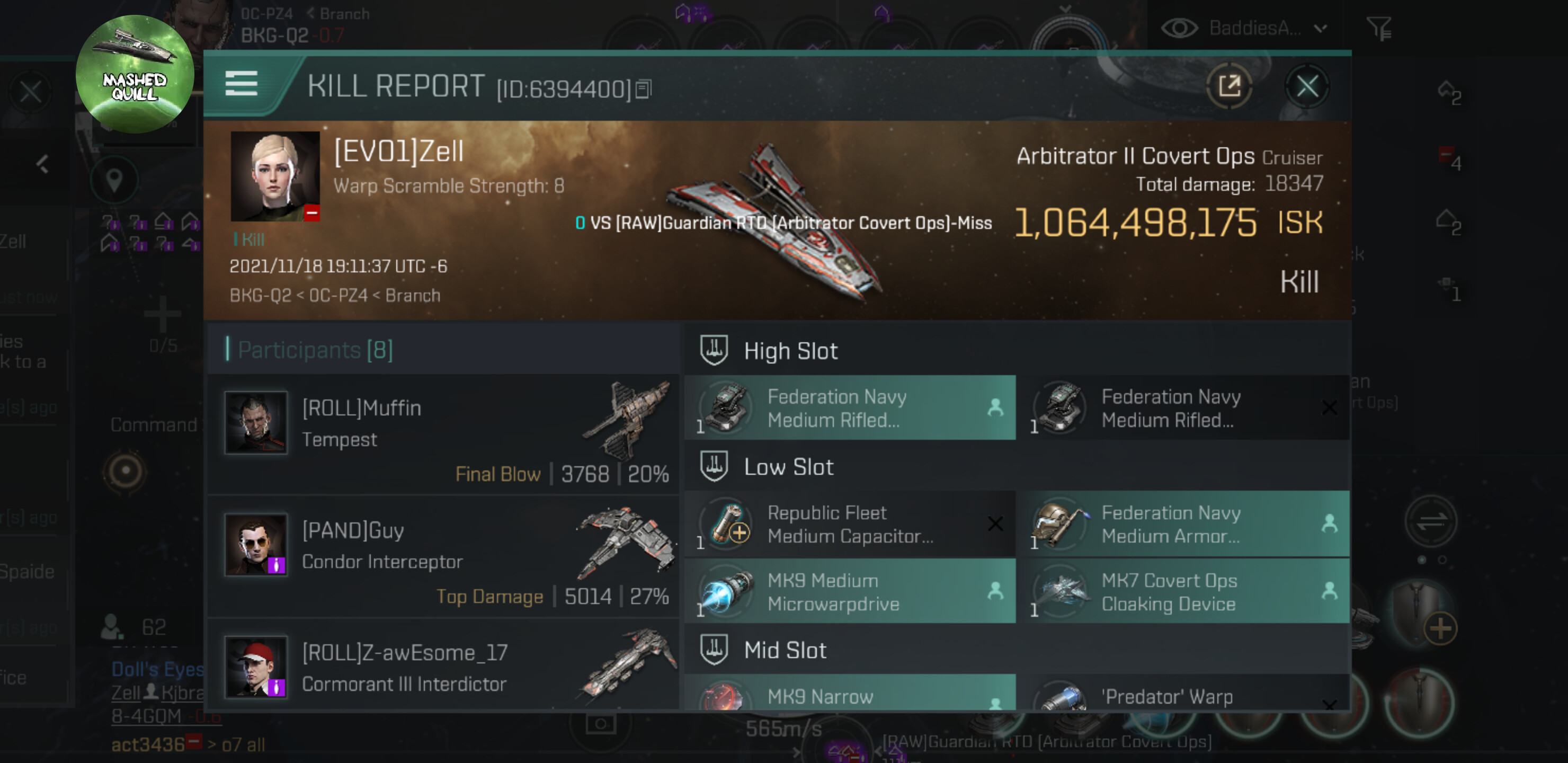Open the Kill Report hamburger menu

[241, 83]
